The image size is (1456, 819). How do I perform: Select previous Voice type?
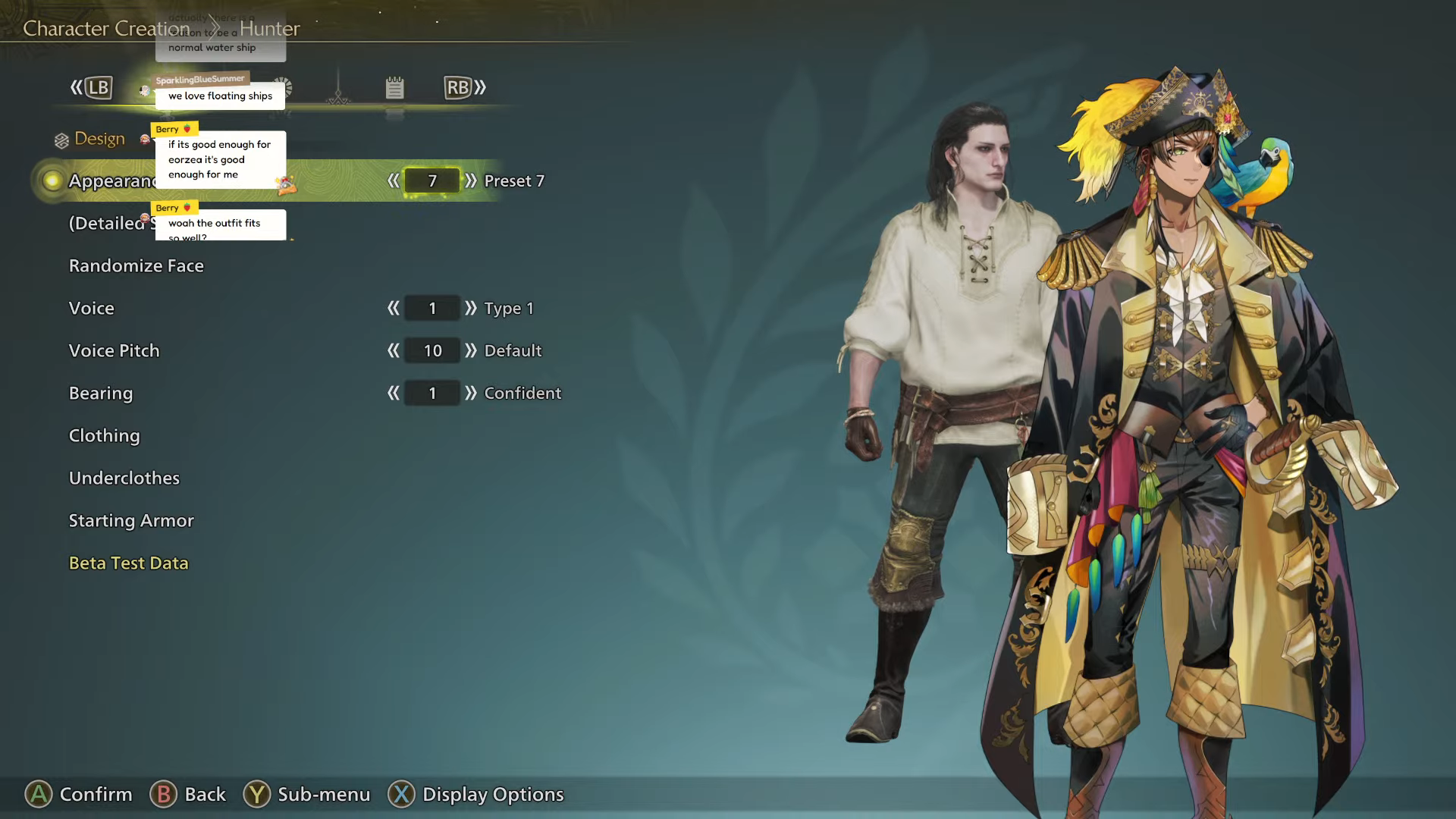tap(393, 308)
